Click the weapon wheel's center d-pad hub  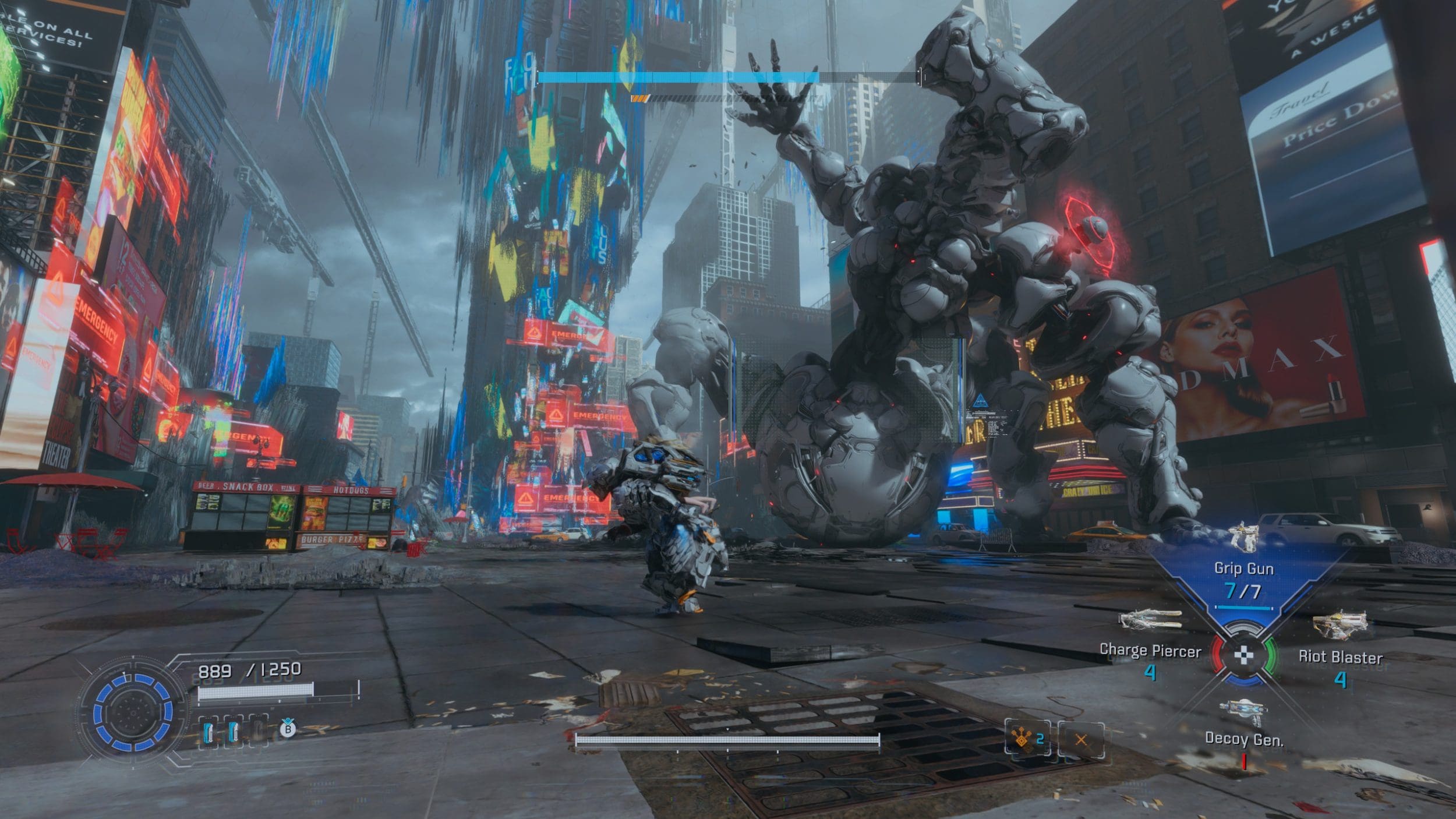pos(1244,655)
